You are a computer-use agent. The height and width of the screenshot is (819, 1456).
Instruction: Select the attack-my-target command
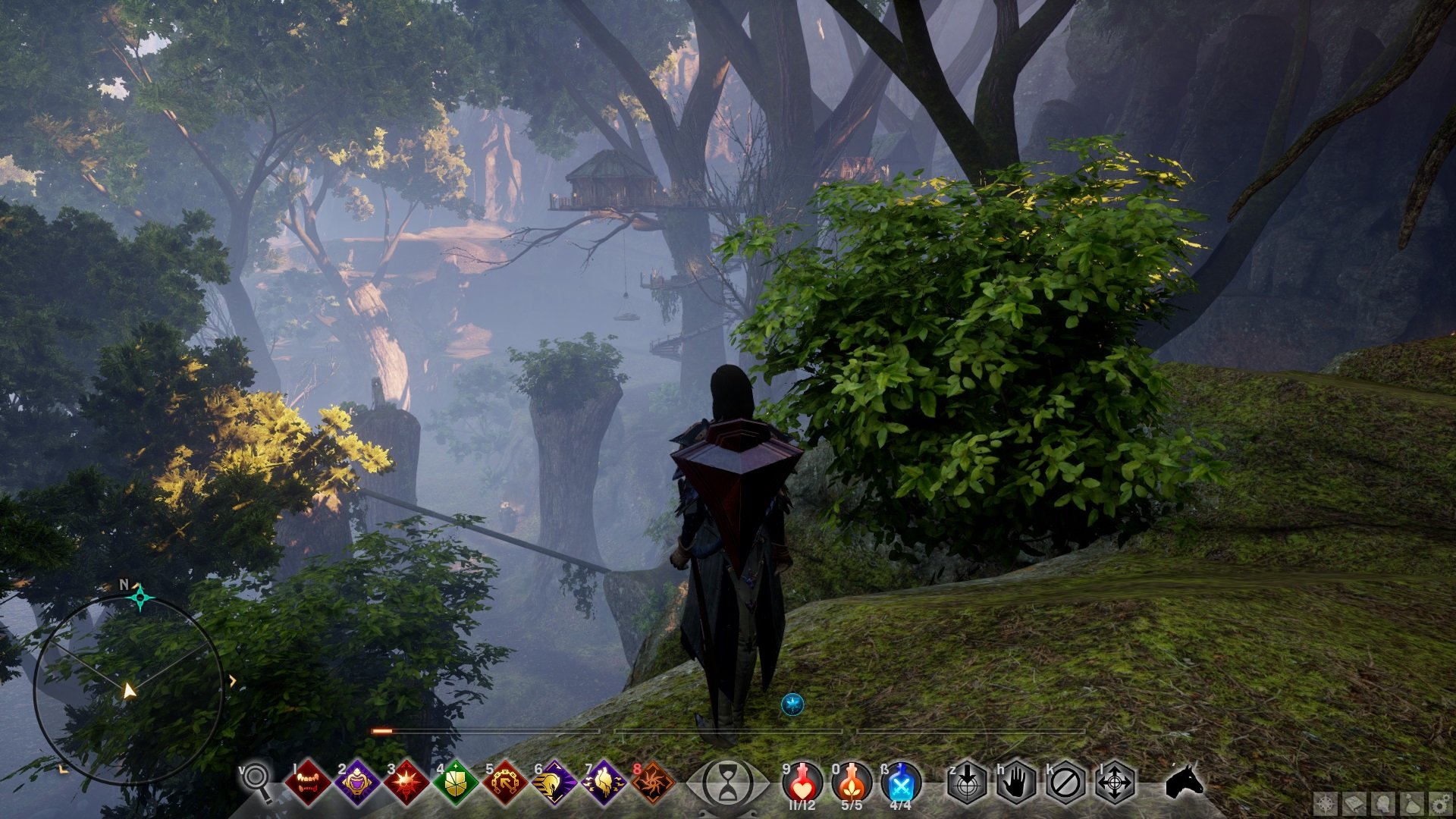pyautogui.click(x=967, y=782)
